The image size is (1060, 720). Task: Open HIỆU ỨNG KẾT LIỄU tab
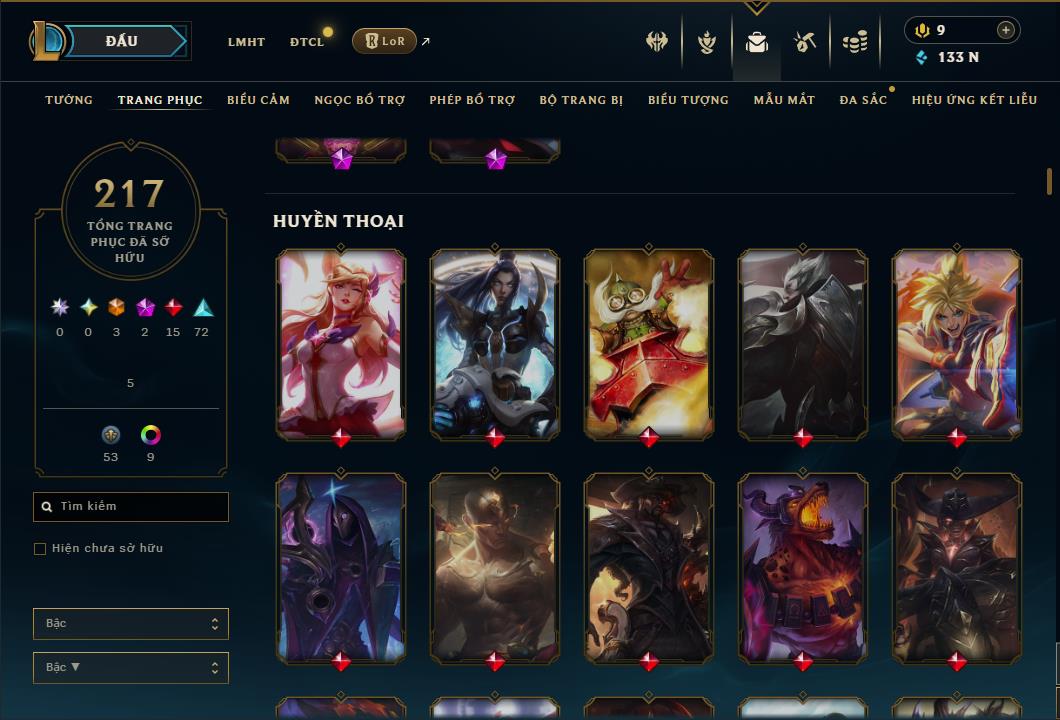tap(974, 100)
